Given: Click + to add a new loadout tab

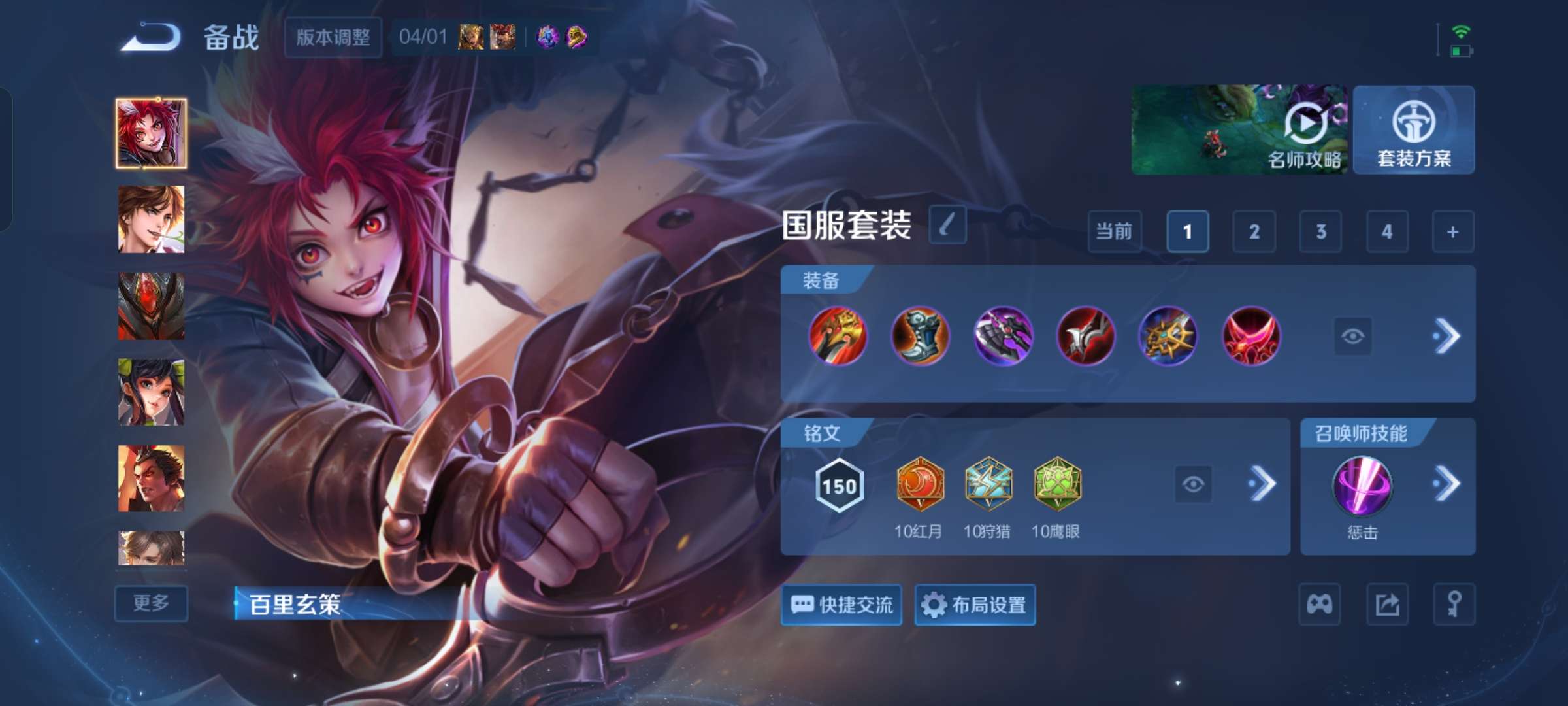Looking at the screenshot, I should [1455, 232].
